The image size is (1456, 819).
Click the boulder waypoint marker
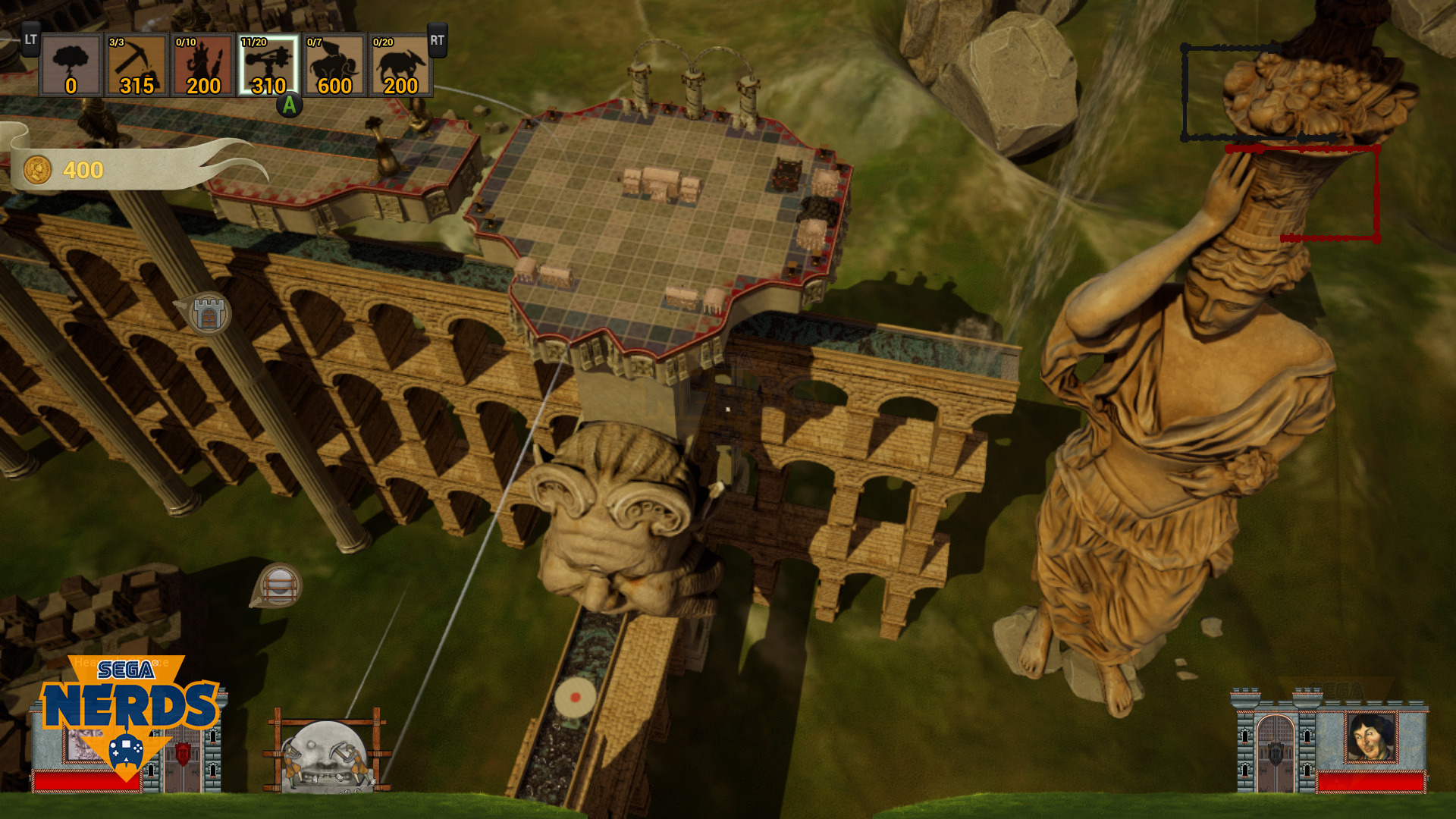click(279, 585)
